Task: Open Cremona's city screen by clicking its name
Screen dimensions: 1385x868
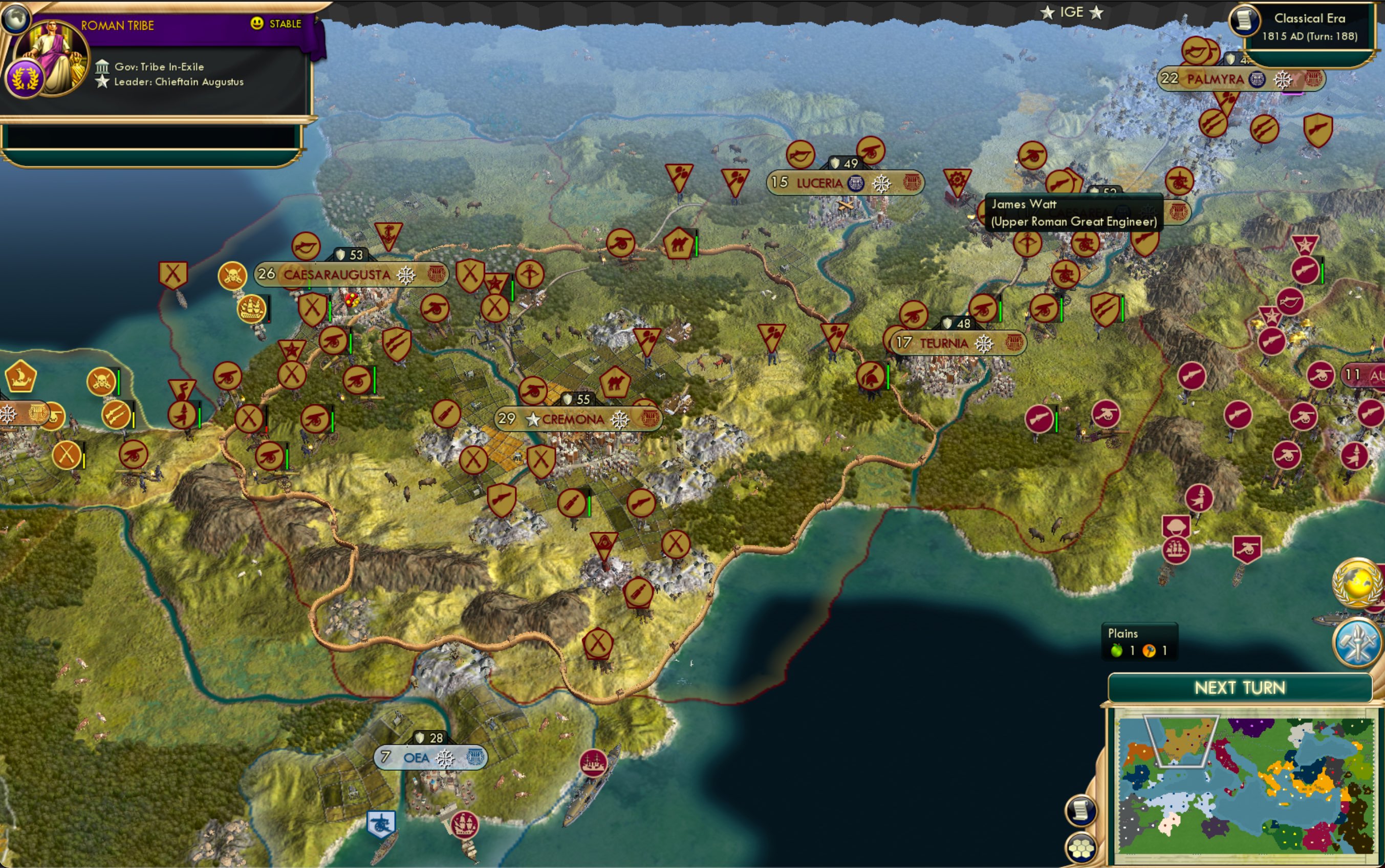Action: pyautogui.click(x=571, y=420)
